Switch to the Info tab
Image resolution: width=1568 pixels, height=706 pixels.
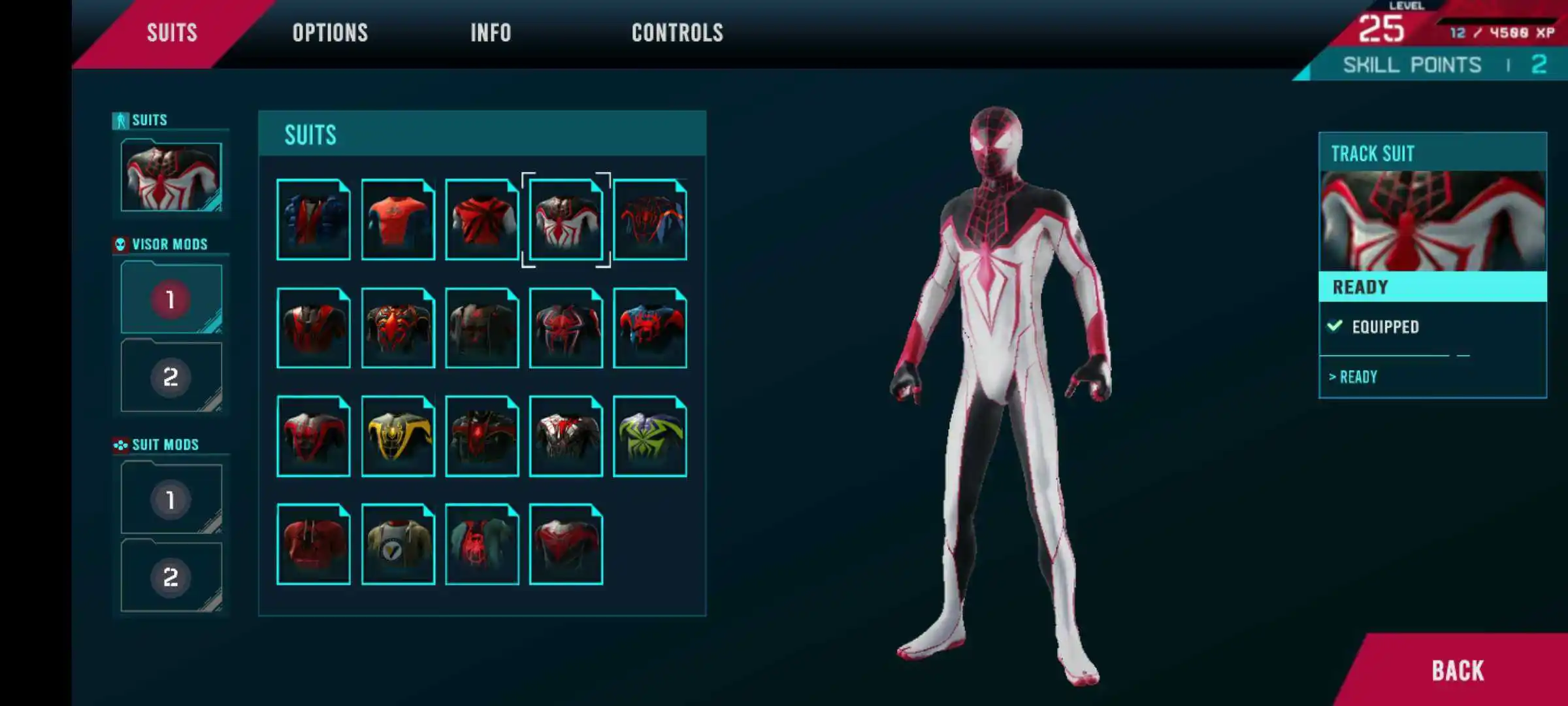click(x=491, y=33)
